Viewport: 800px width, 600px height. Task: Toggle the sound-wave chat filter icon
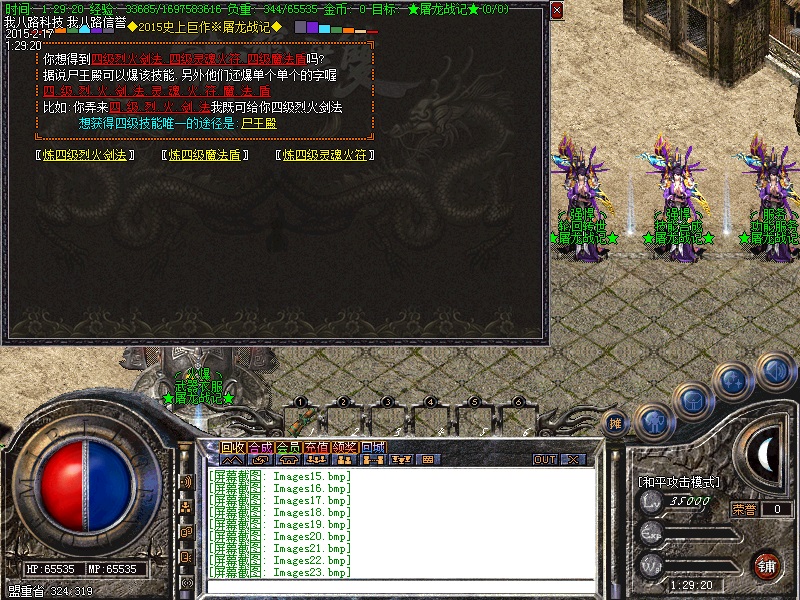(x=186, y=482)
